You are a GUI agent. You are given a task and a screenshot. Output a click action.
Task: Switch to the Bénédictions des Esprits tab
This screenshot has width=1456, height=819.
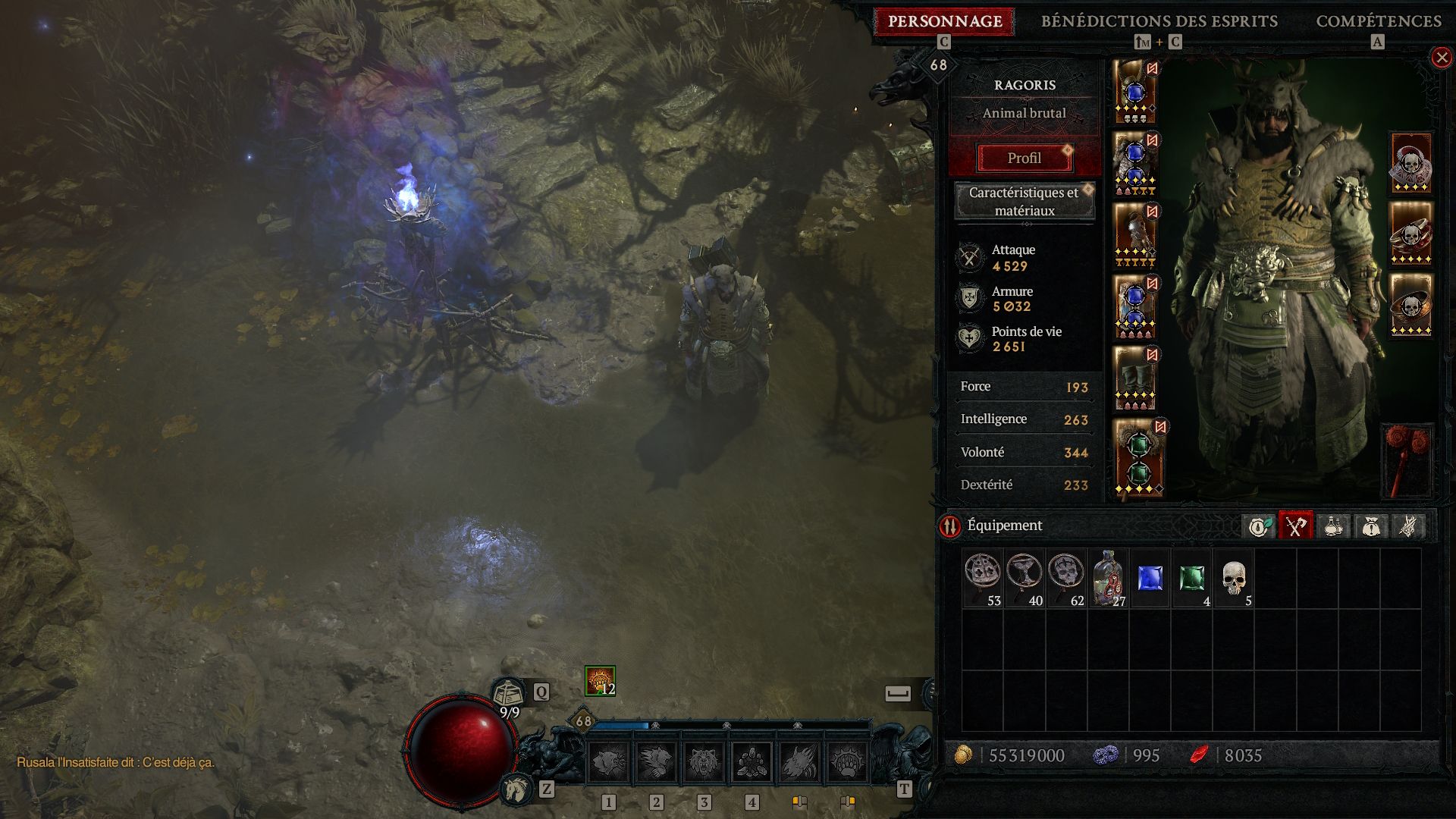click(x=1159, y=21)
